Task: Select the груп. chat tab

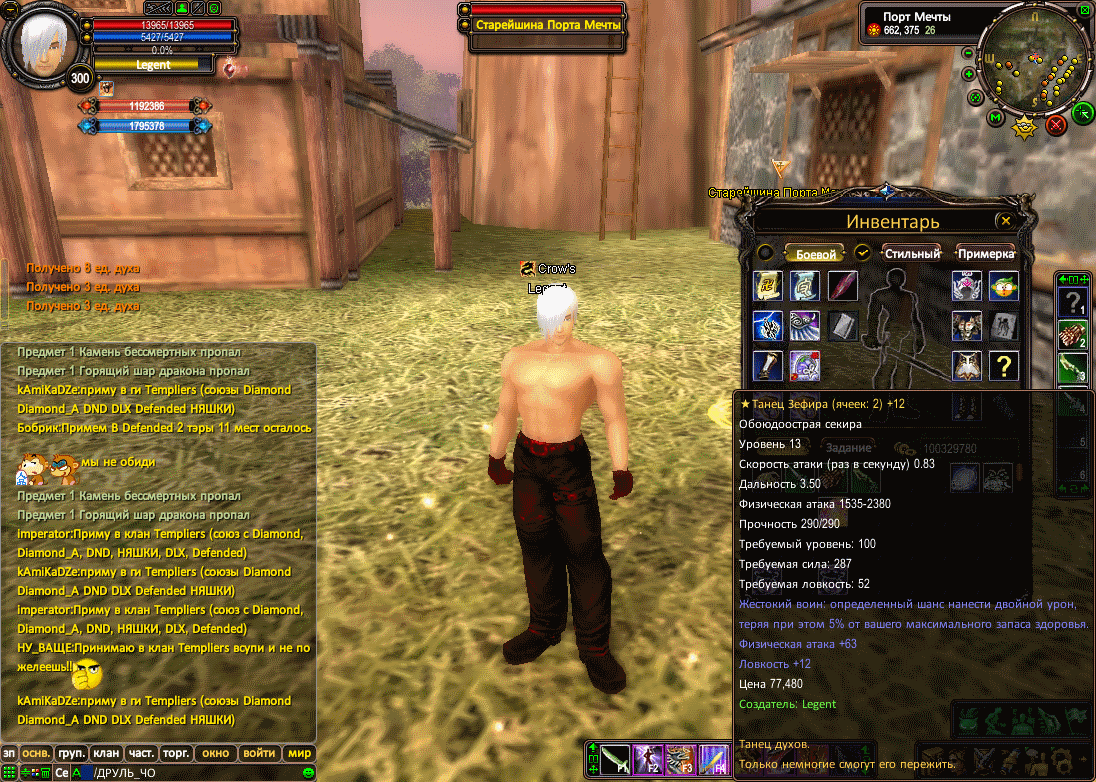Action: point(71,753)
